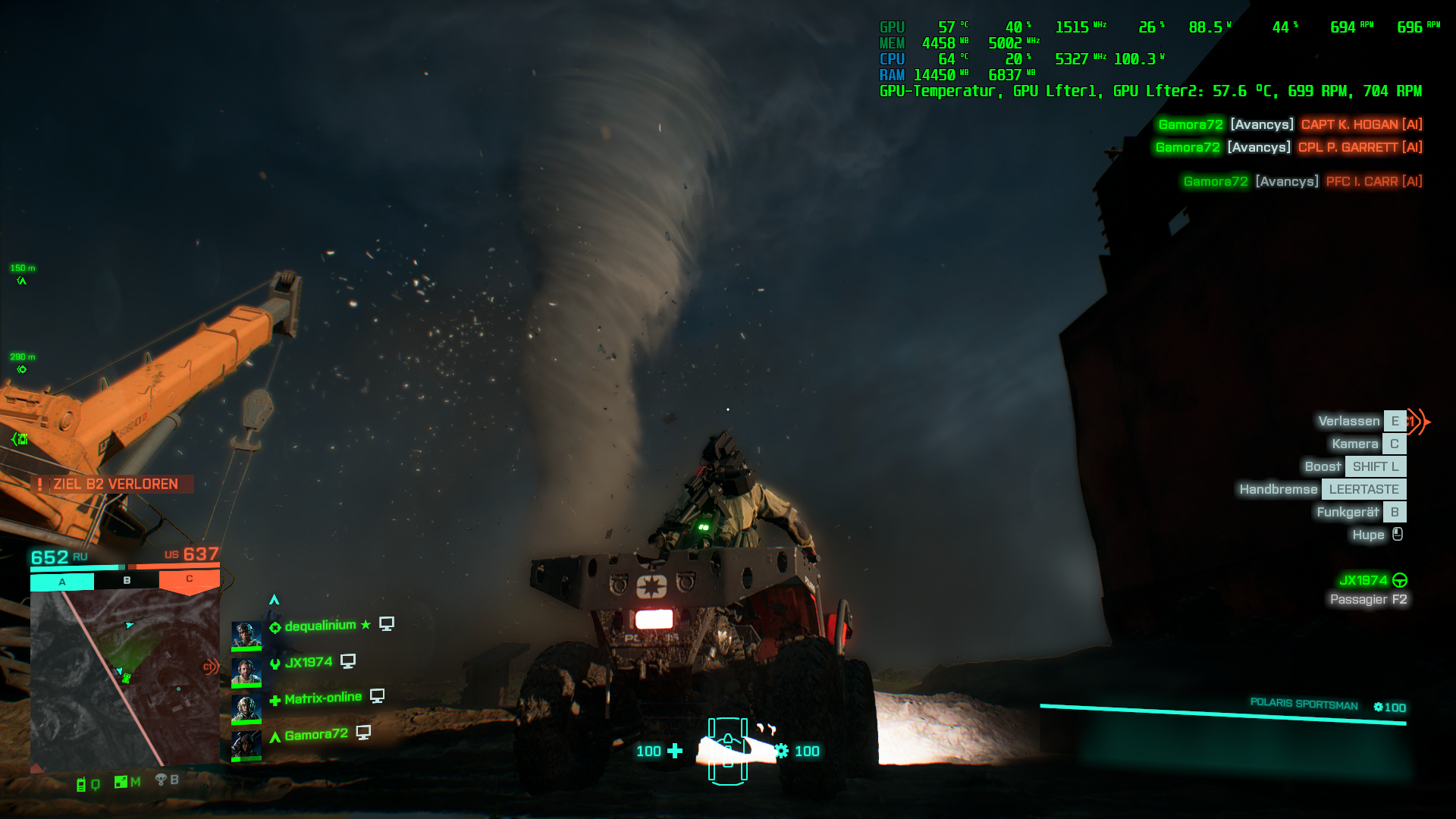Click the chevron arrow above the squad list
Viewport: 1456px width, 819px height.
275,598
